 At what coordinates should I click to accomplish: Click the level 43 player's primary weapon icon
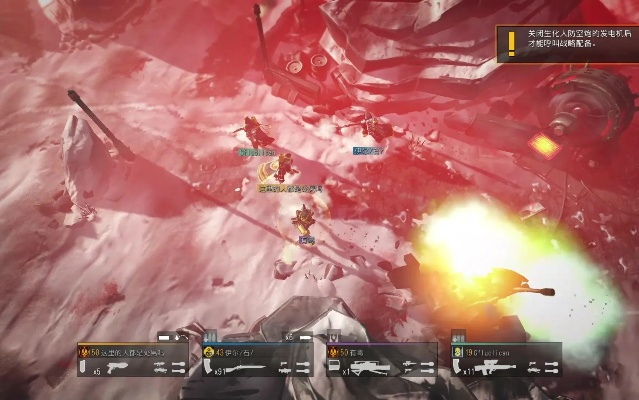pos(239,367)
